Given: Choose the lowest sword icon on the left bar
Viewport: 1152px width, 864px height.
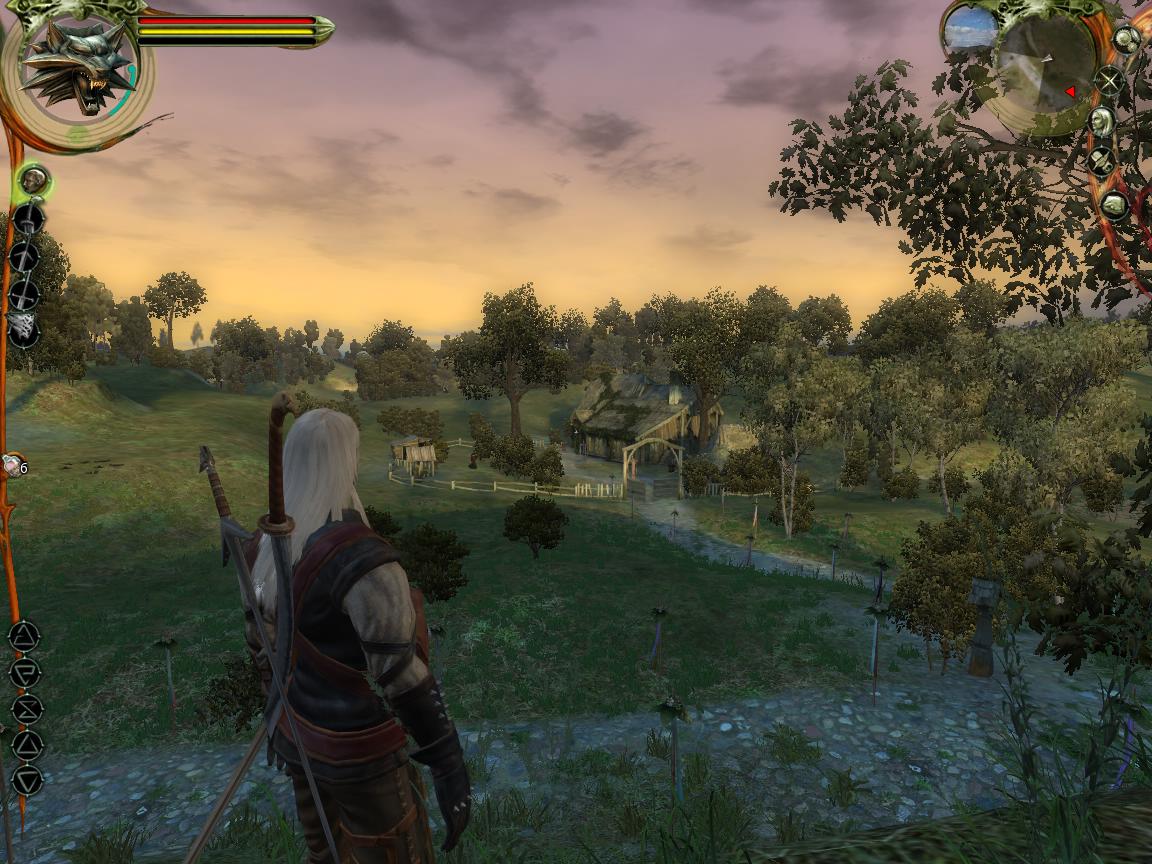Looking at the screenshot, I should coord(24,294).
